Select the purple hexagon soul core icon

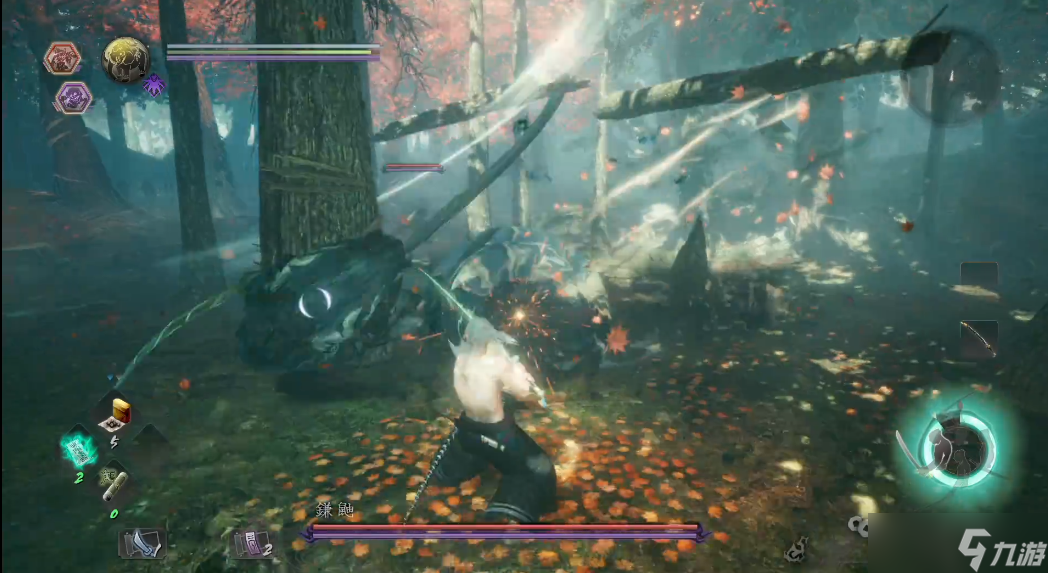72,98
